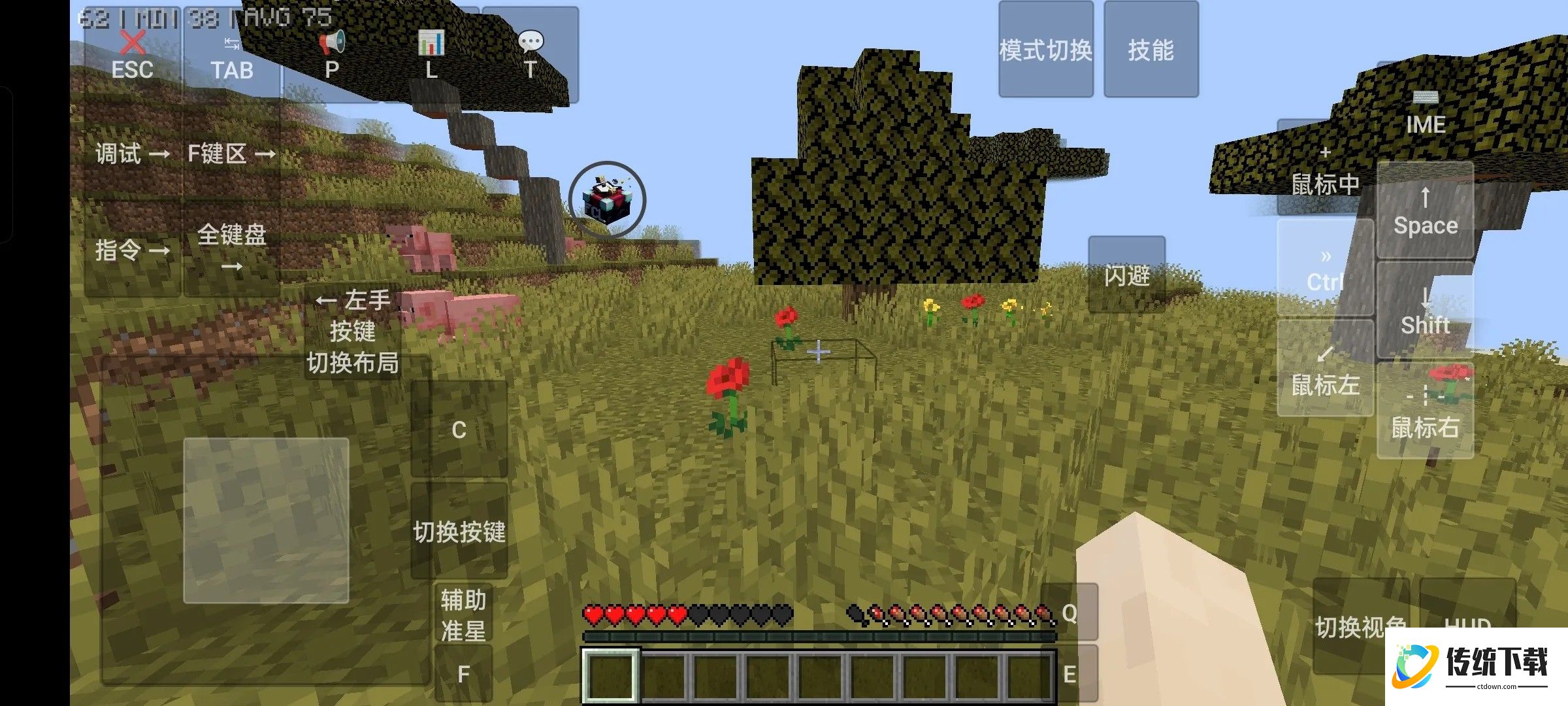Expand the F键区 function keys
Screen dimensions: 1568x706
(232, 154)
